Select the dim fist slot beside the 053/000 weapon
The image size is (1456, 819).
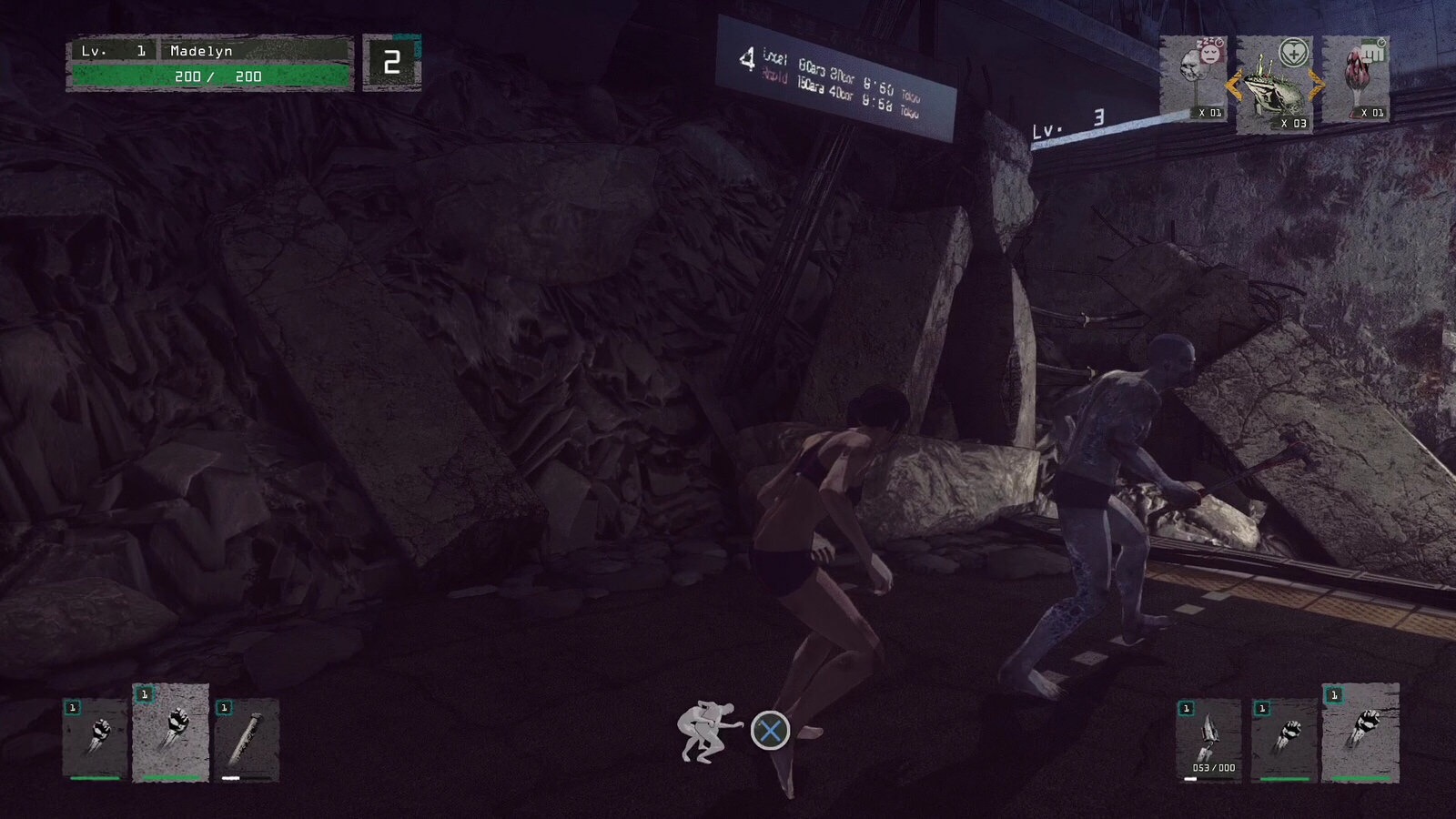[1283, 739]
